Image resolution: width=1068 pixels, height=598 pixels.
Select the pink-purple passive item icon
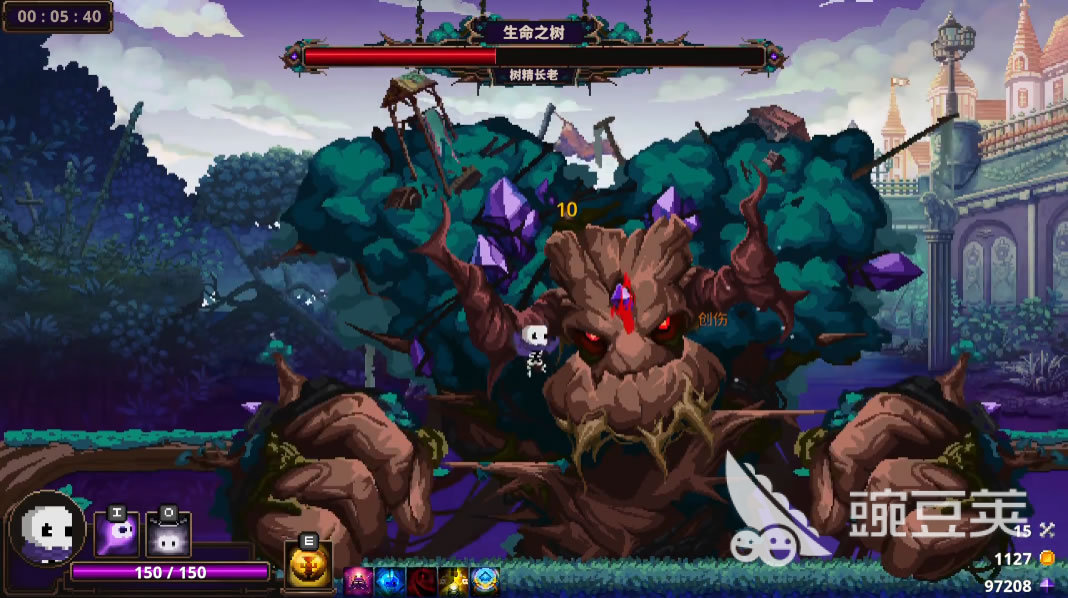359,581
